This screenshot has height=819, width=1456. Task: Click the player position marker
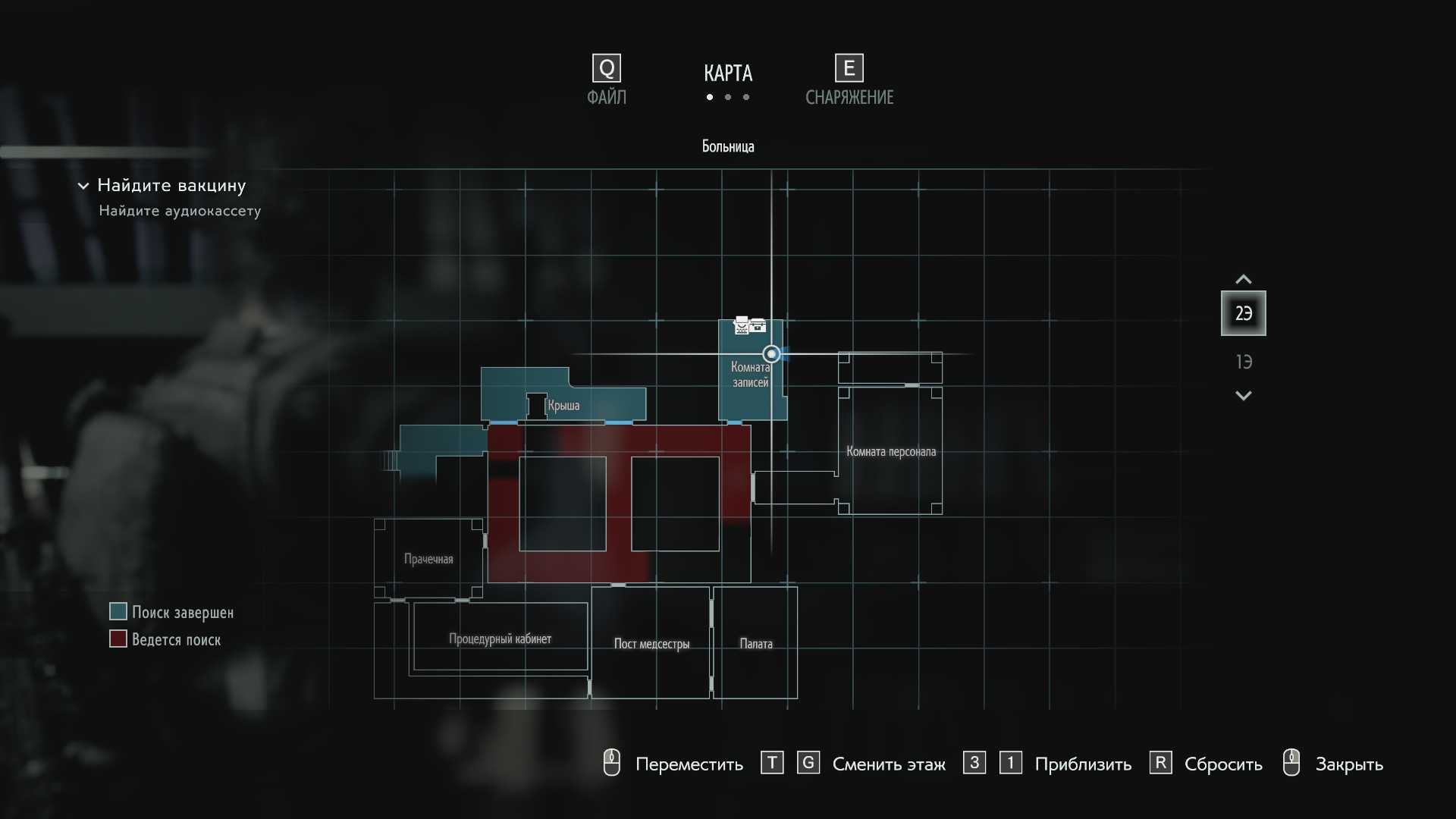coord(771,354)
